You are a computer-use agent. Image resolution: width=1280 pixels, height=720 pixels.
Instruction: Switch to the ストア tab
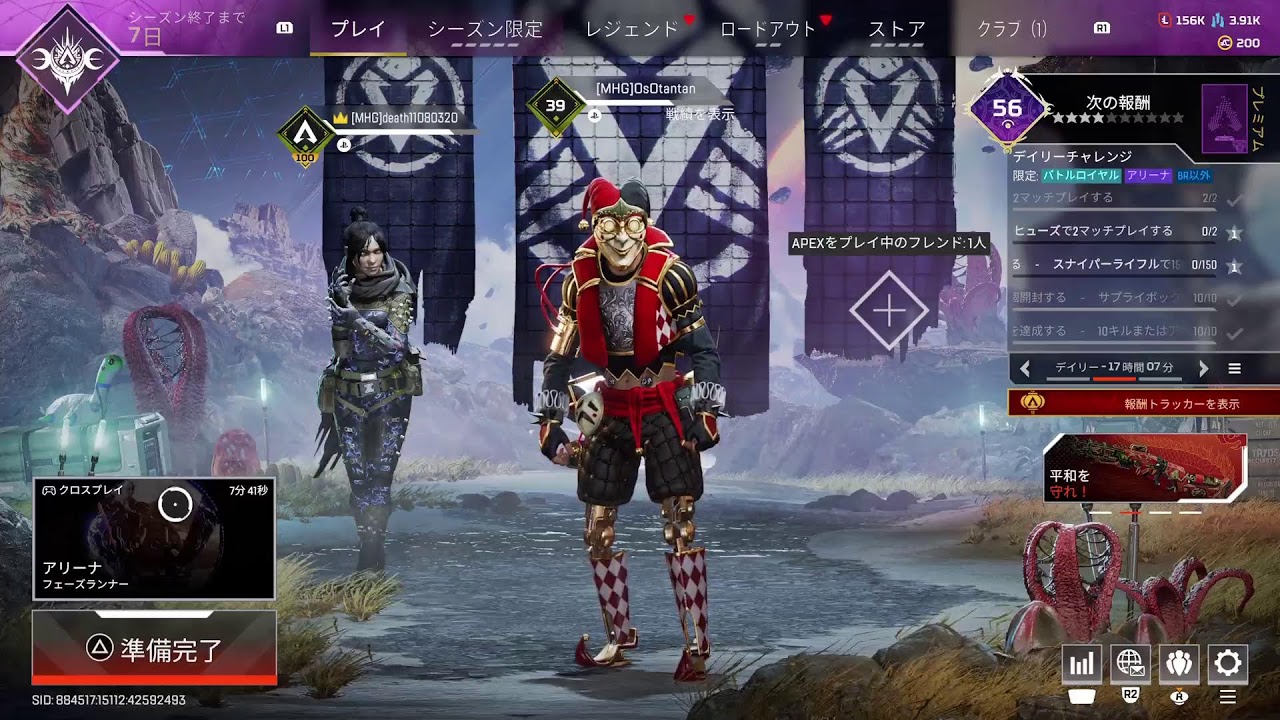click(x=896, y=29)
